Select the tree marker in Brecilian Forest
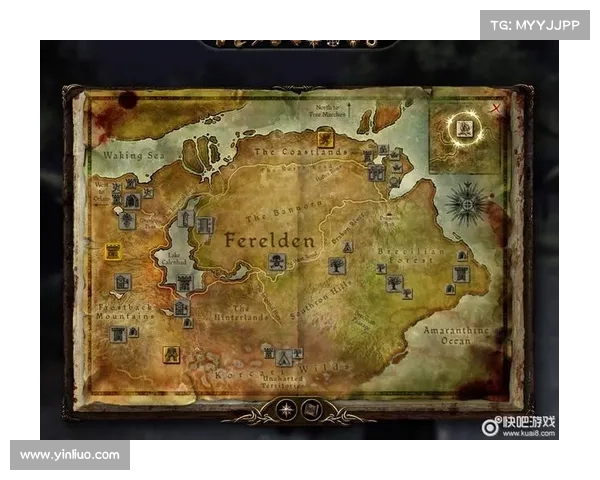 coord(395,283)
